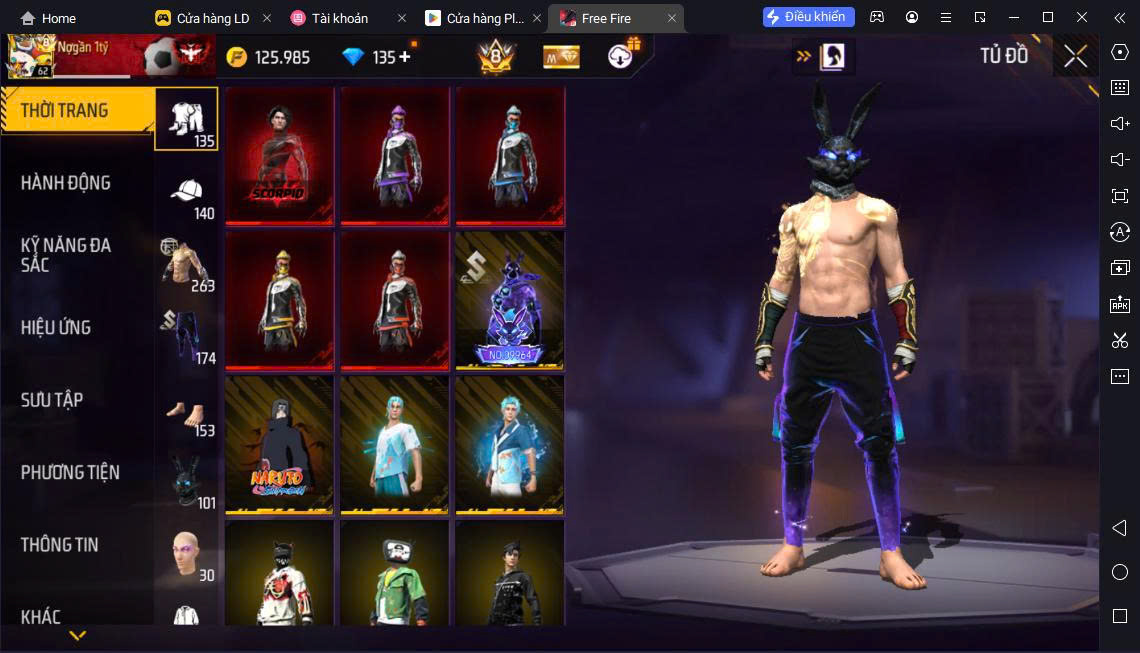1140x653 pixels.
Task: Pick the purple bunny NO.99964 outfit
Action: tap(510, 300)
